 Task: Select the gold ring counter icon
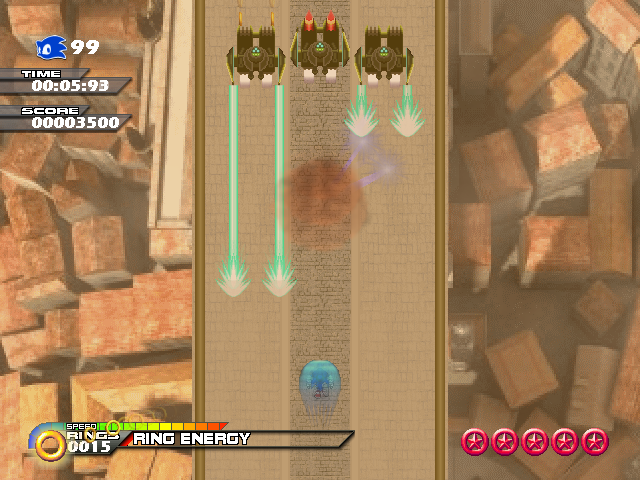pos(48,443)
